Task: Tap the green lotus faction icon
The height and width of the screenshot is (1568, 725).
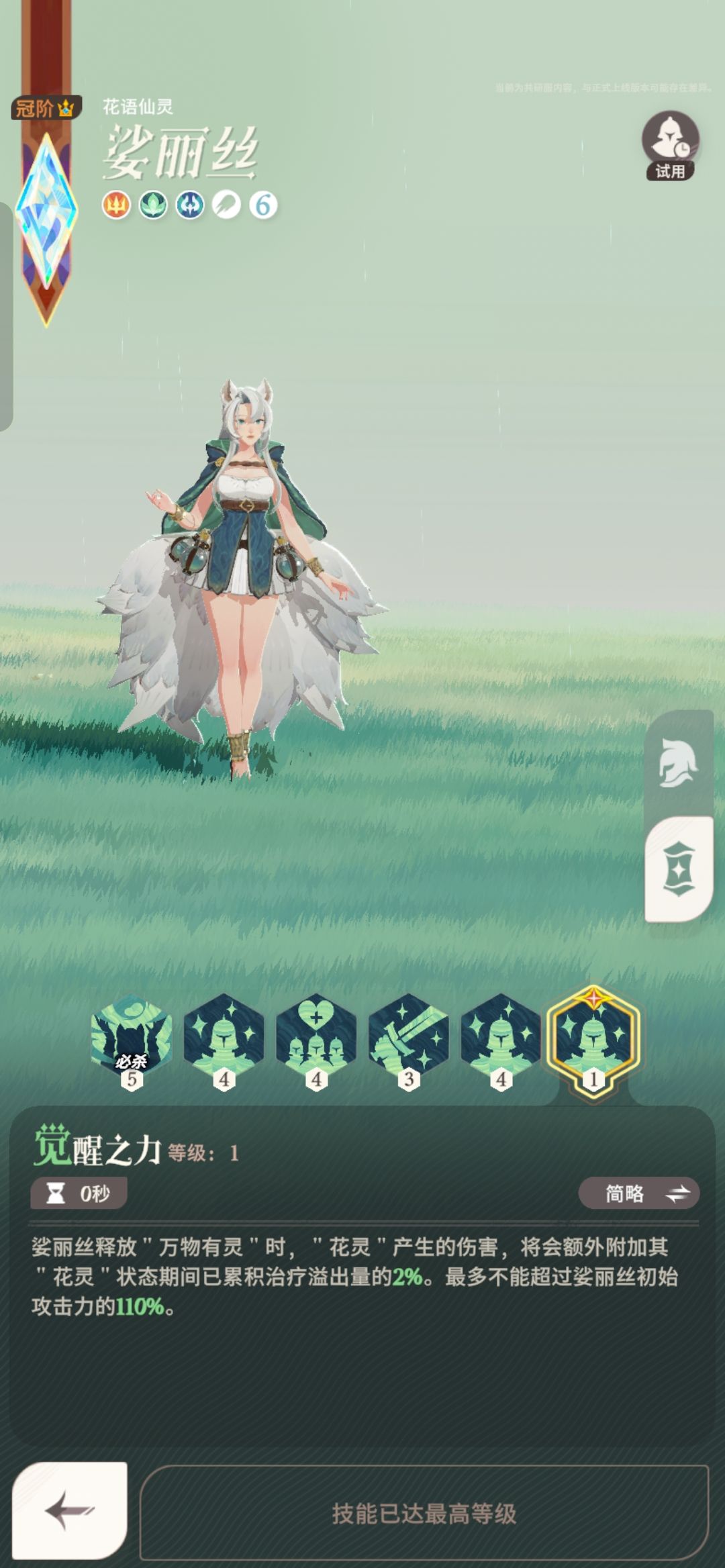Action: (x=153, y=205)
